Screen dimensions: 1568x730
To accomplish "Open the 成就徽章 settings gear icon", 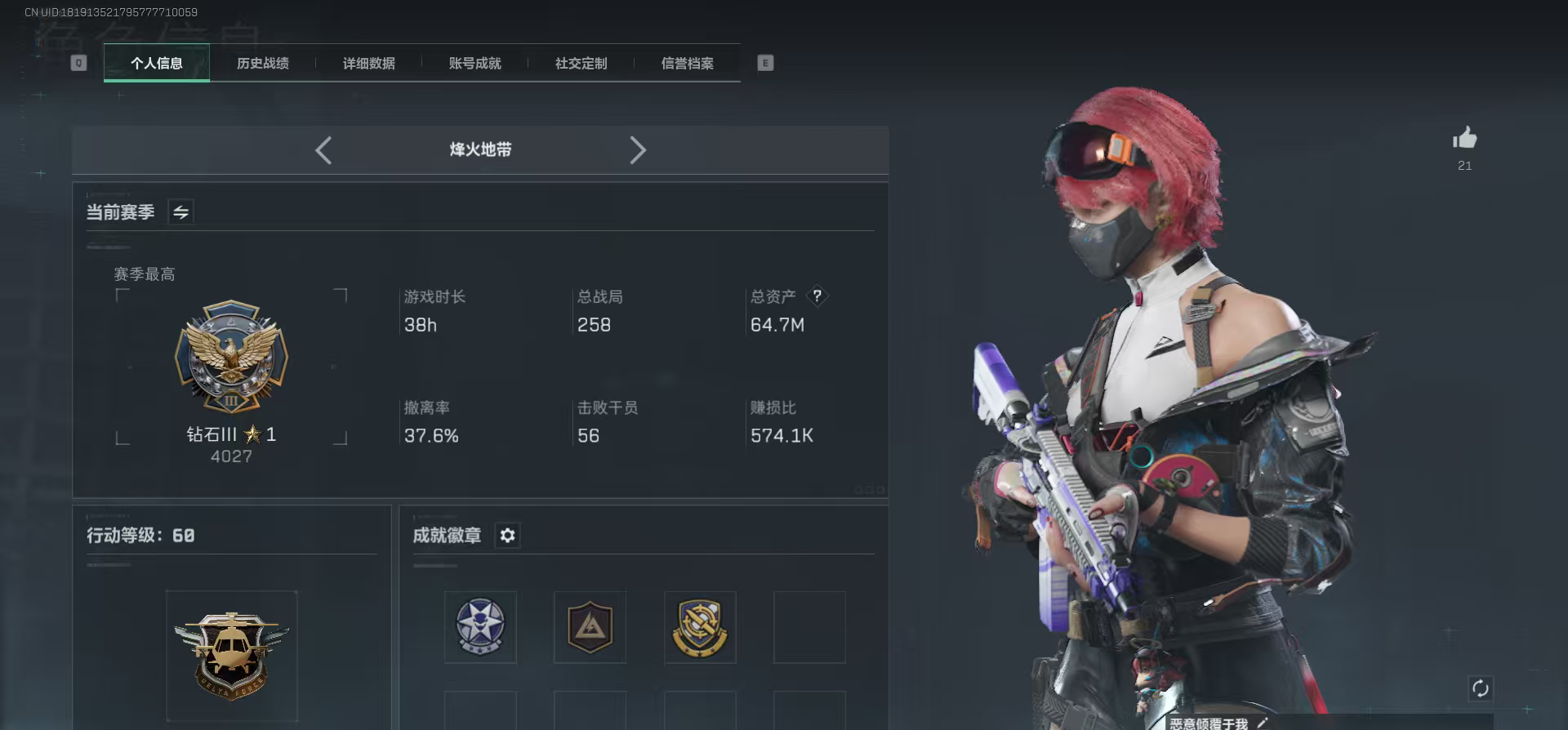I will (x=508, y=536).
